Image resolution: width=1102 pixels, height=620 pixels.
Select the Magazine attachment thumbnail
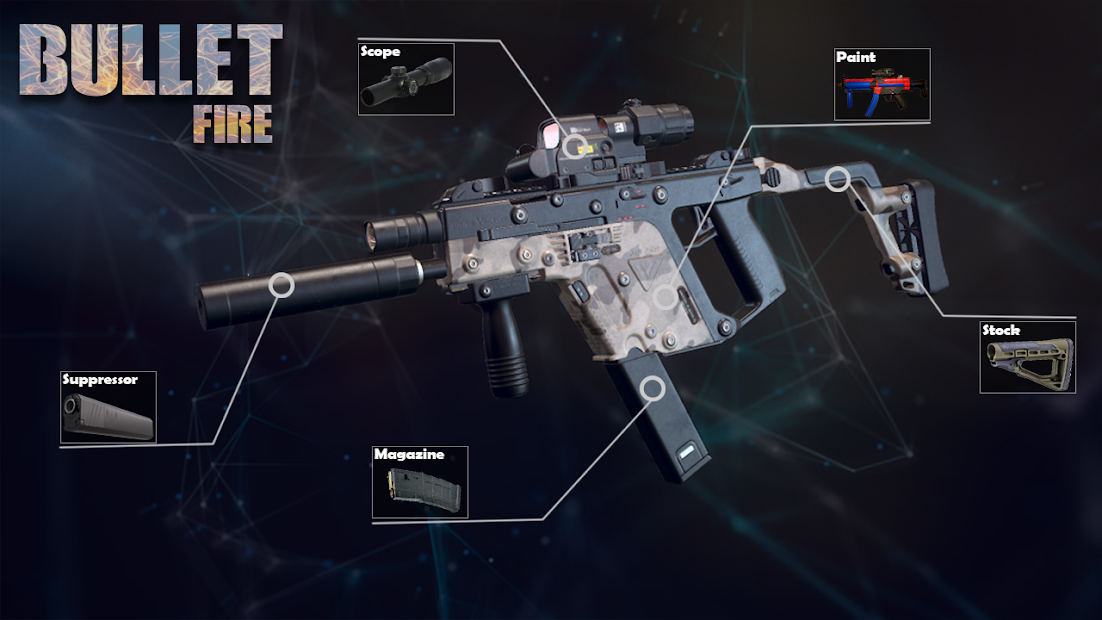[x=420, y=482]
